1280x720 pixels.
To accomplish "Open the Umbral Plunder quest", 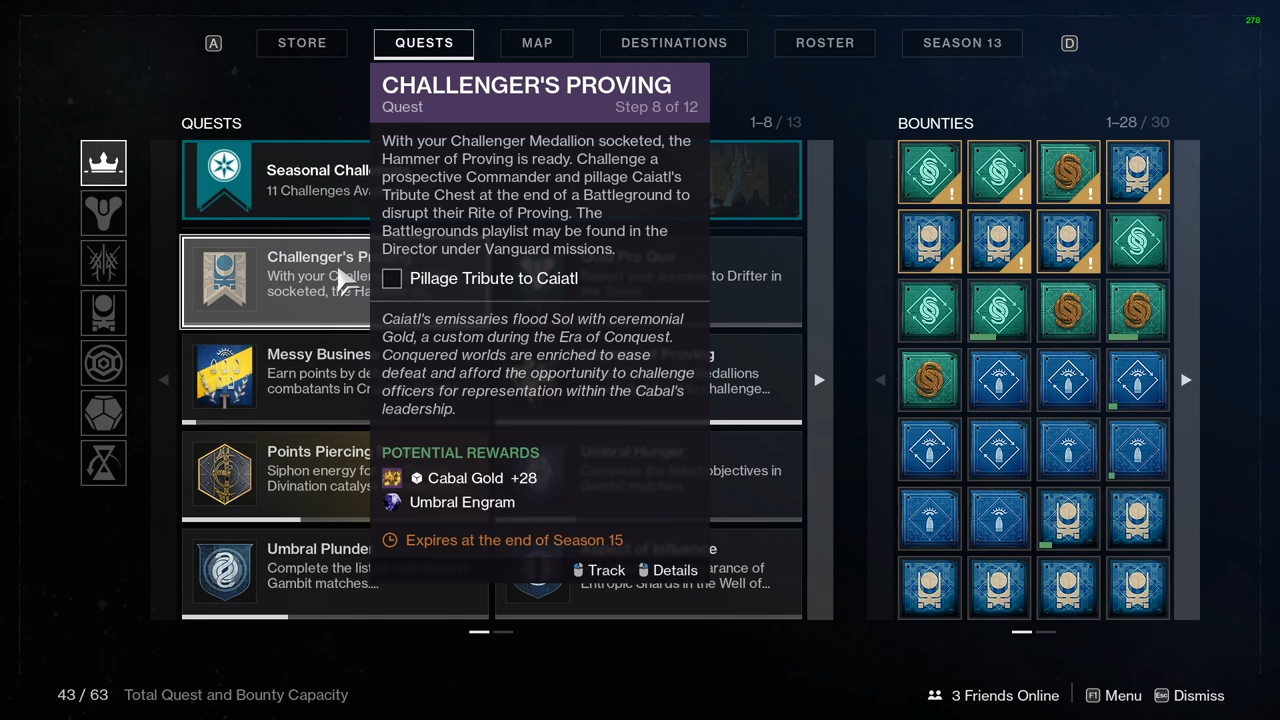I will tap(275, 573).
